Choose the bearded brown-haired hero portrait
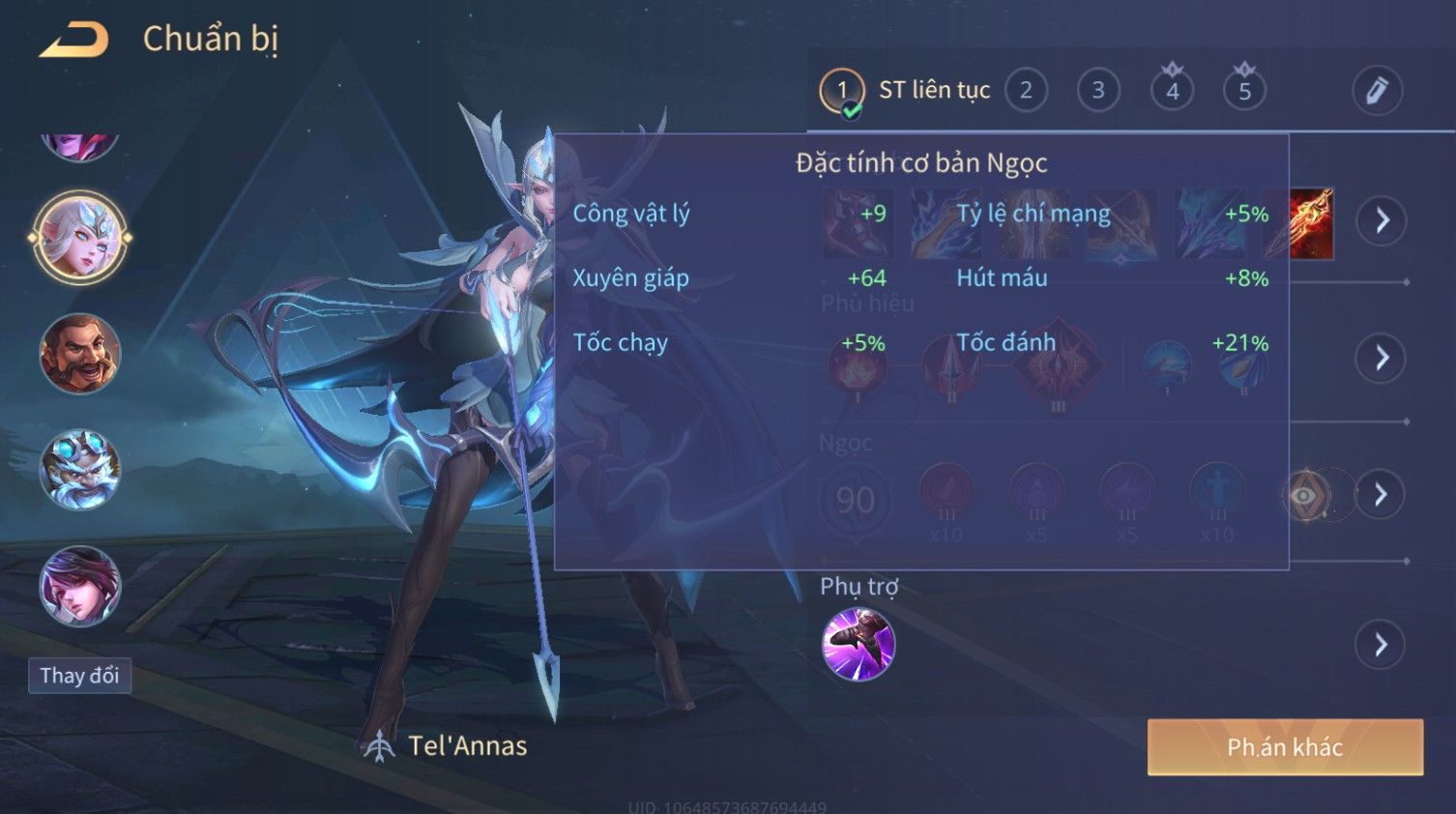The width and height of the screenshot is (1456, 814). point(80,354)
